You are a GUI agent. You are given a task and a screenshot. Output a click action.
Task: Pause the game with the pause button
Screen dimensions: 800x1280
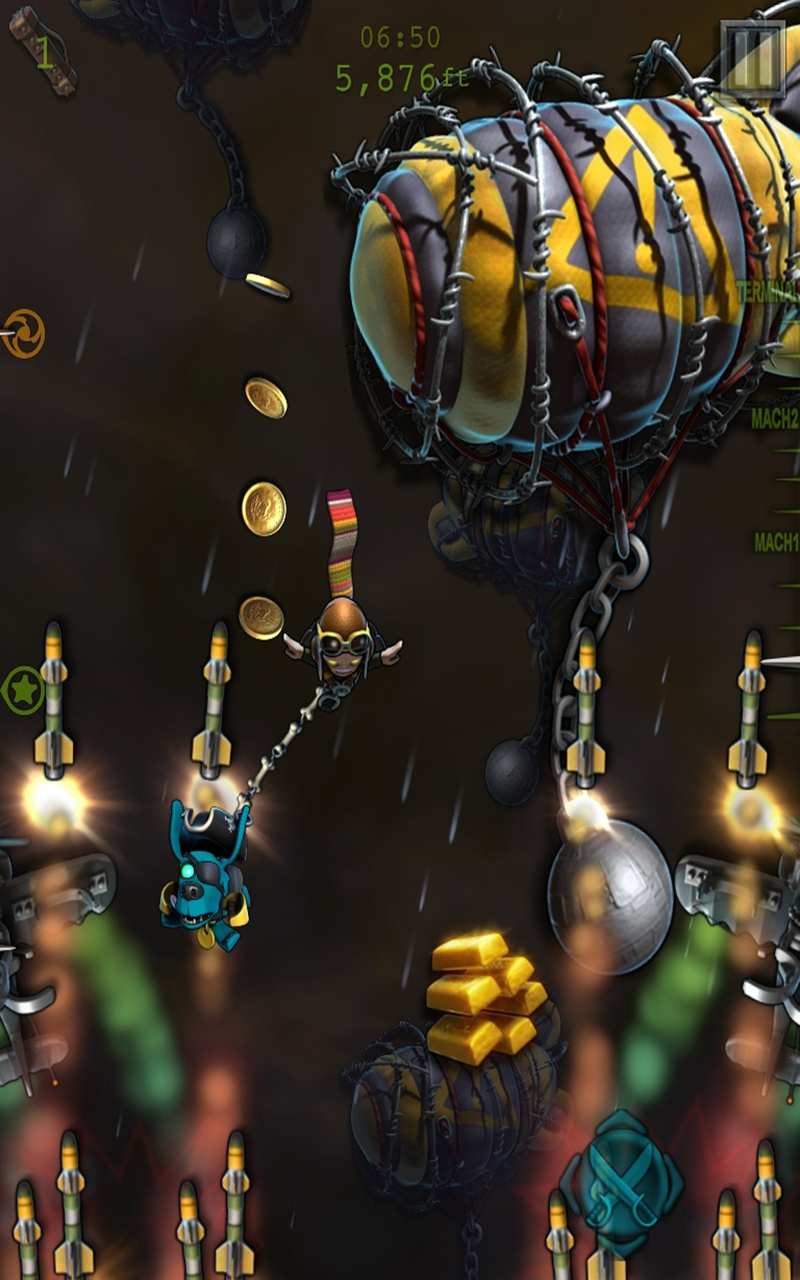[x=752, y=57]
